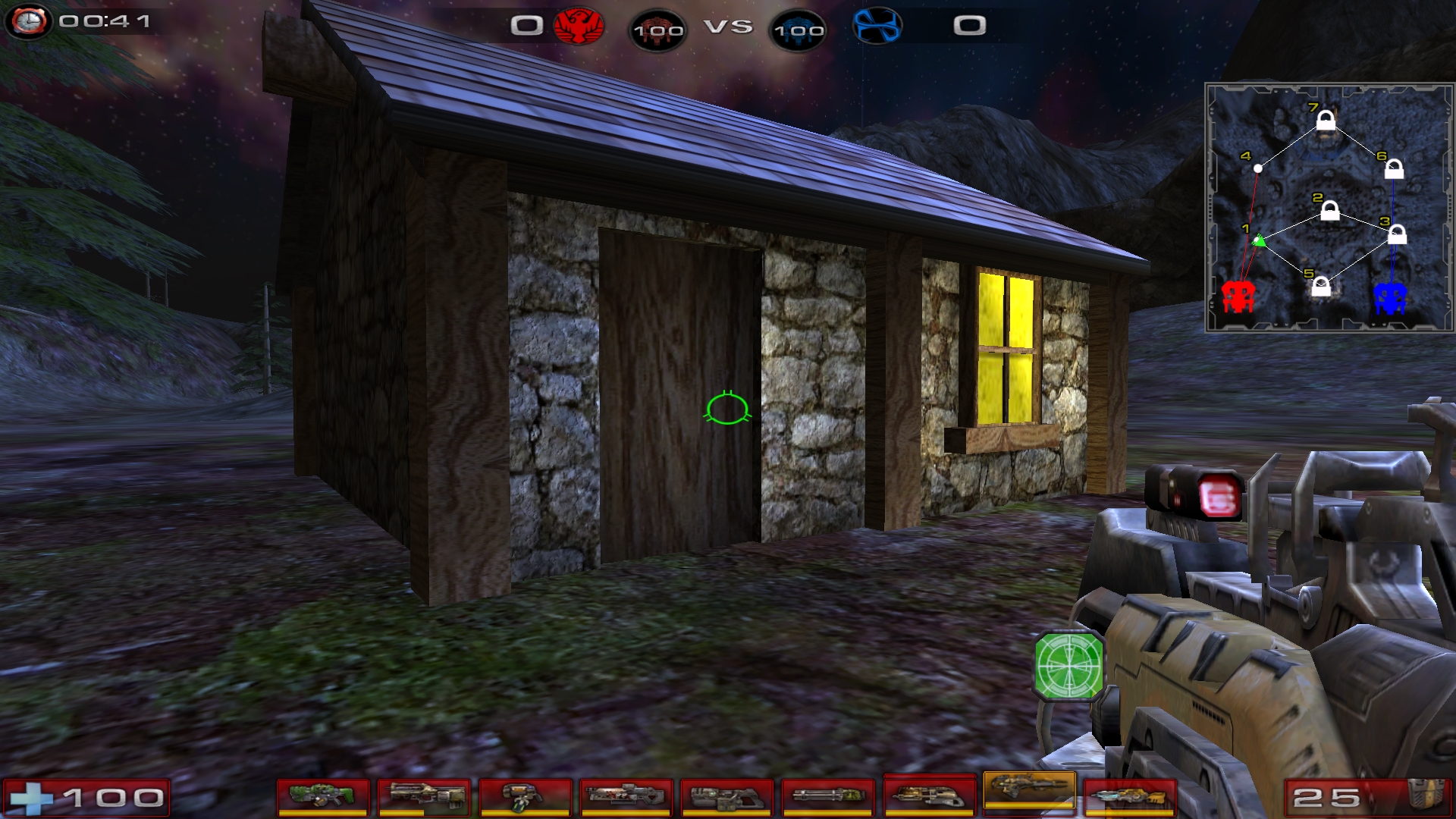Image resolution: width=1456 pixels, height=819 pixels.
Task: Select locked node 2 on the minimap
Action: [x=1330, y=211]
